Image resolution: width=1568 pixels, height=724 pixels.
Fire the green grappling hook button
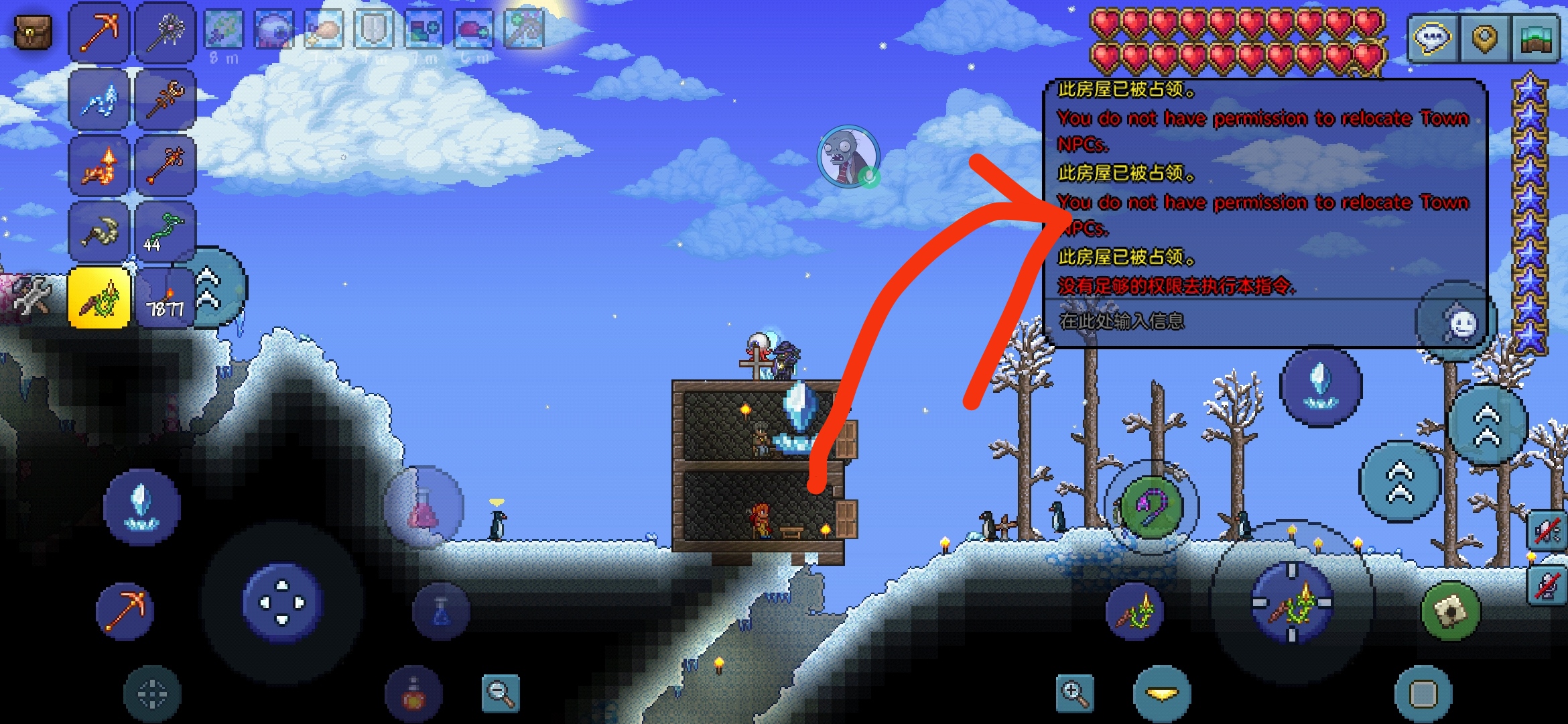tap(1151, 507)
